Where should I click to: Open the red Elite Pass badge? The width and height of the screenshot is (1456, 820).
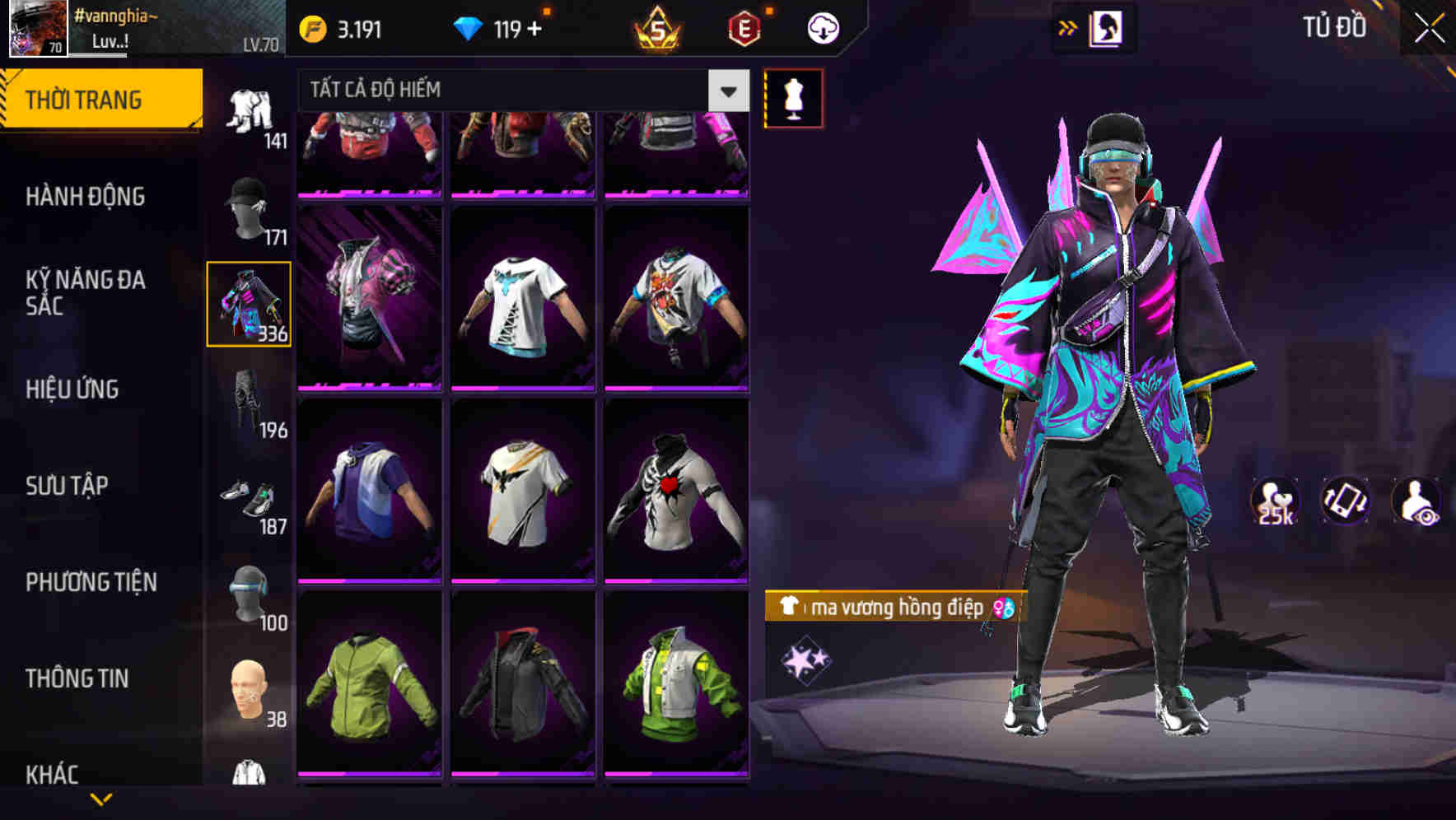[745, 27]
